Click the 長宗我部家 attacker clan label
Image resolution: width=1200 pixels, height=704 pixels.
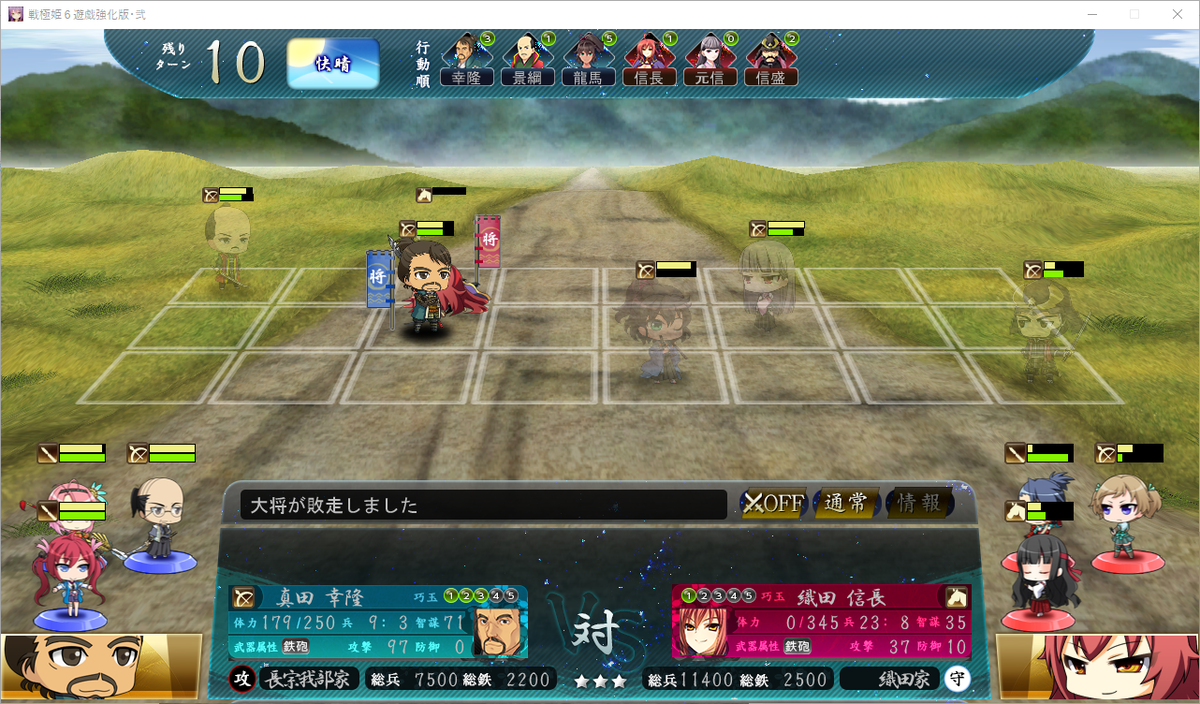308,680
